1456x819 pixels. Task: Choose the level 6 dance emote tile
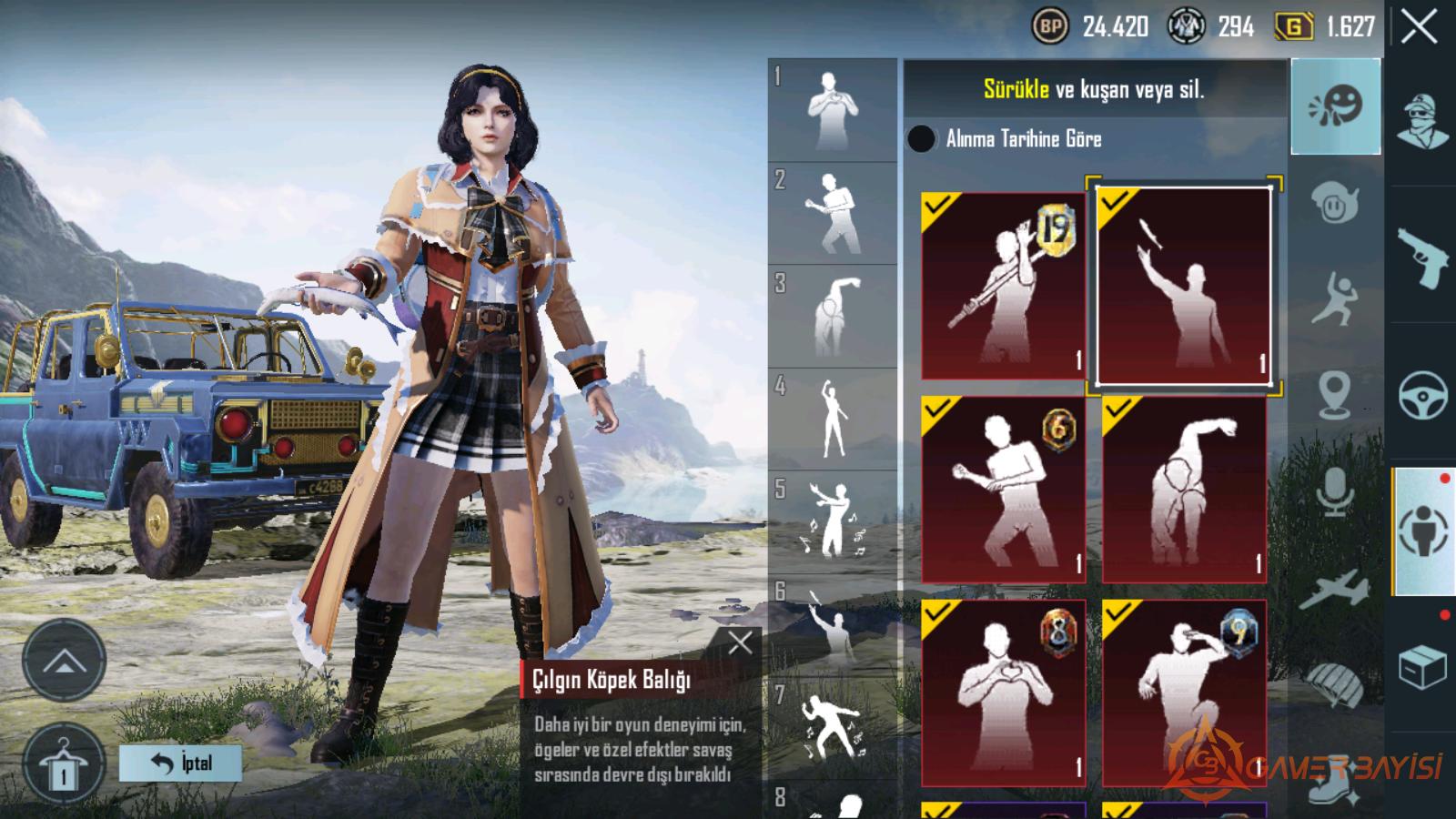[1003, 489]
